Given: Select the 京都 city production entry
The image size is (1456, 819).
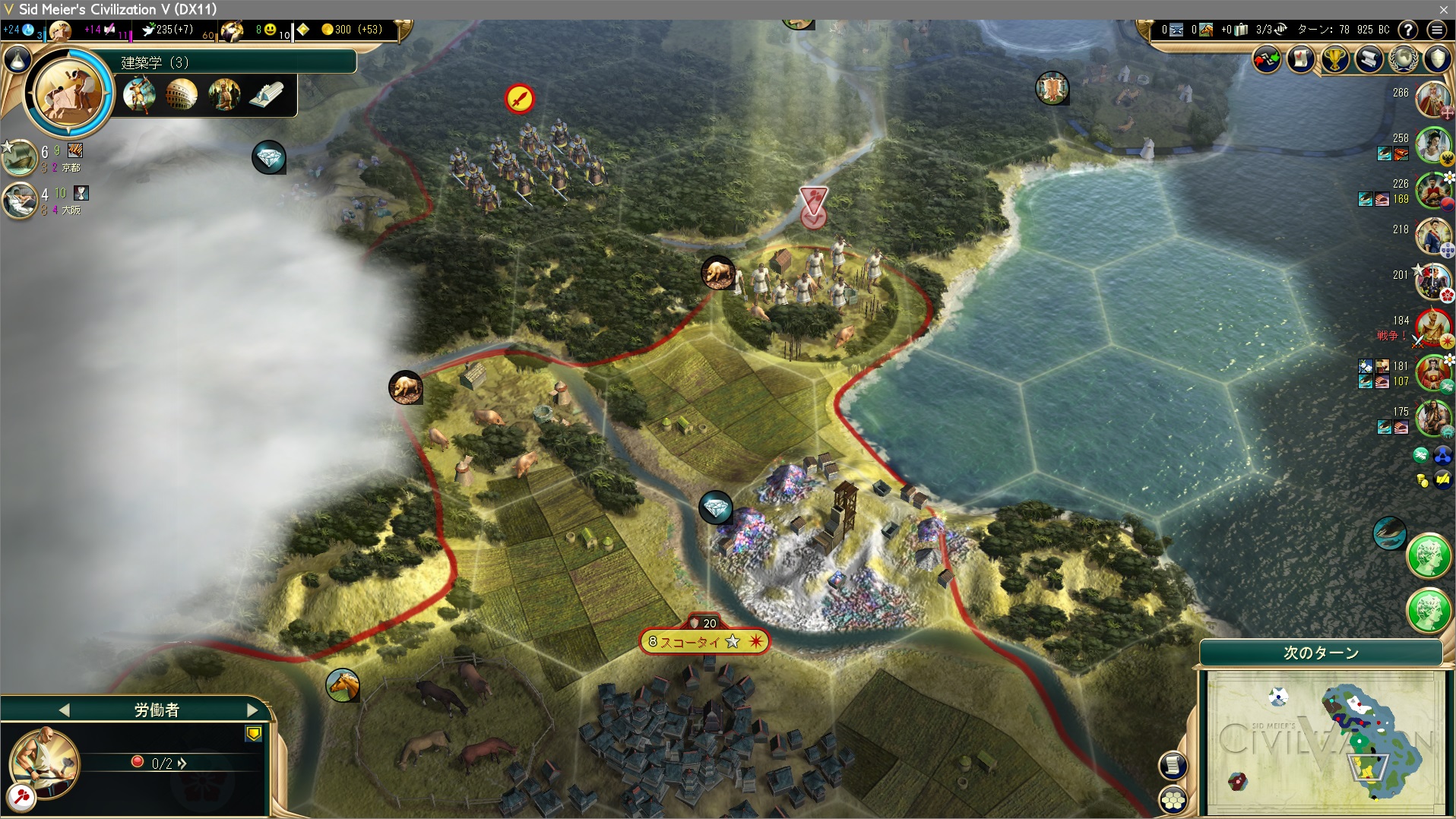Looking at the screenshot, I should tap(21, 157).
